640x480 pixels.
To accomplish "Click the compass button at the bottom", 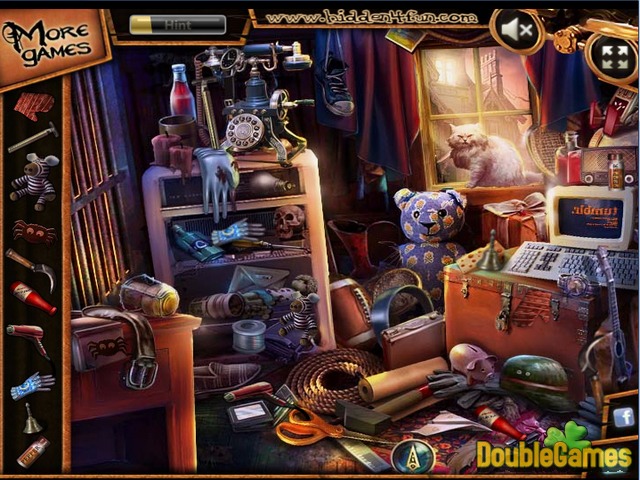I will pyautogui.click(x=406, y=456).
